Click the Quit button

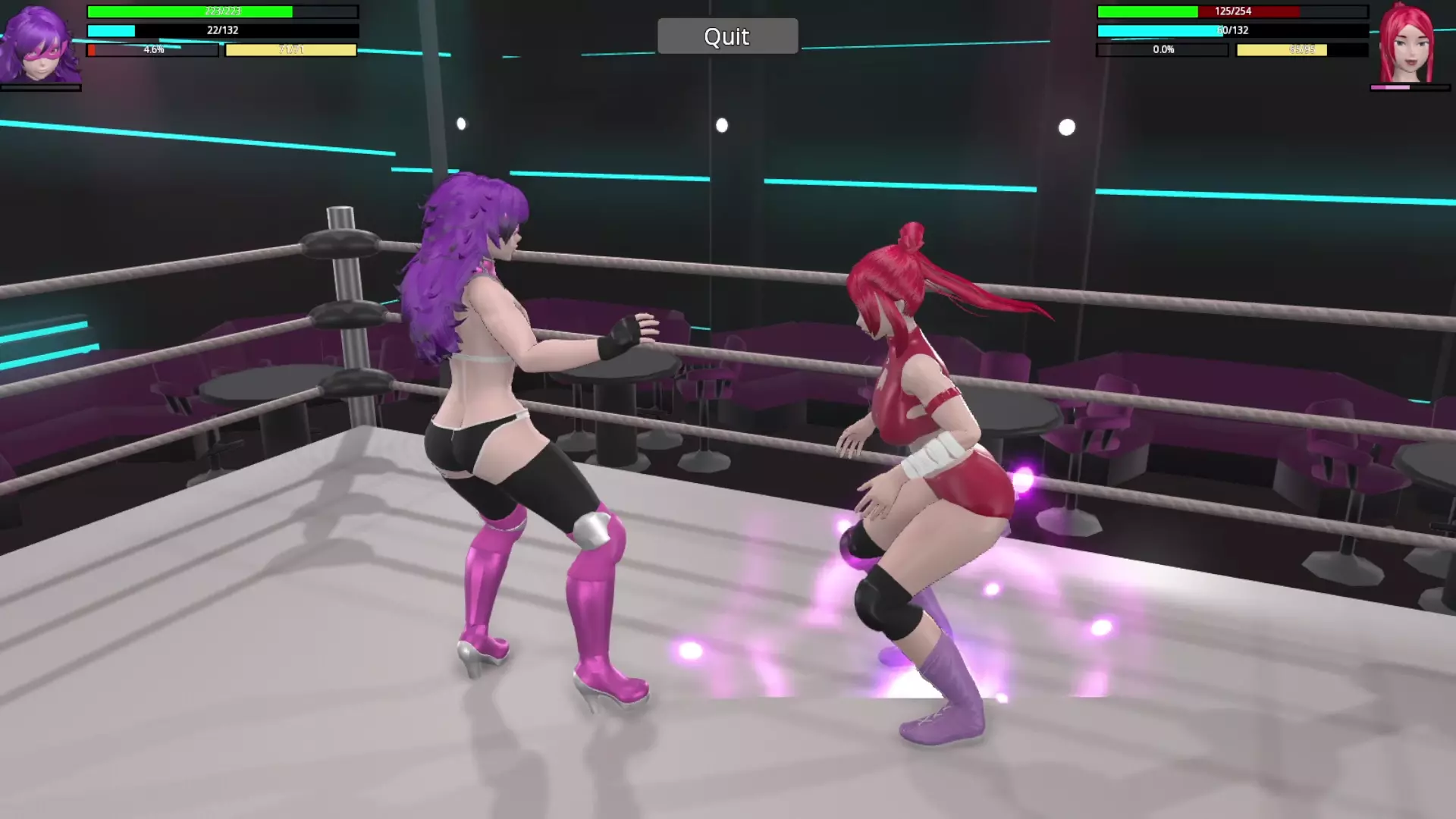point(726,36)
